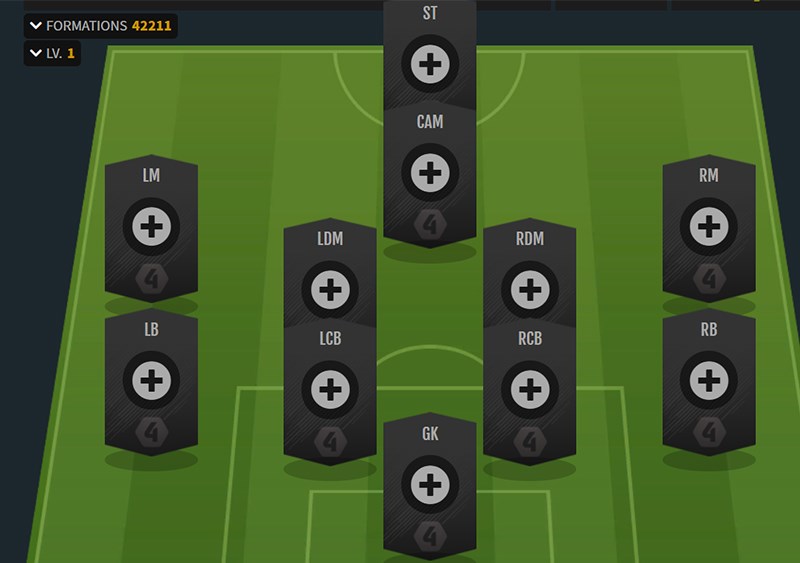Select the LM position card
The width and height of the screenshot is (800, 563).
click(151, 227)
